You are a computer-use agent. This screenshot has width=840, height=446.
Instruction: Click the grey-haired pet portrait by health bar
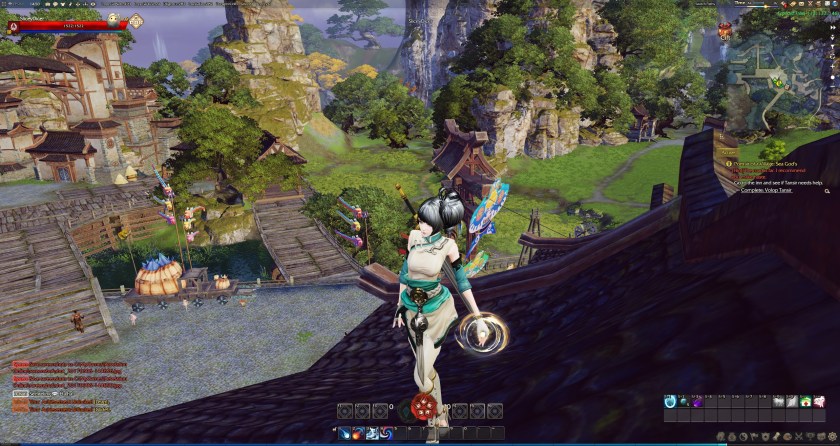click(x=113, y=18)
